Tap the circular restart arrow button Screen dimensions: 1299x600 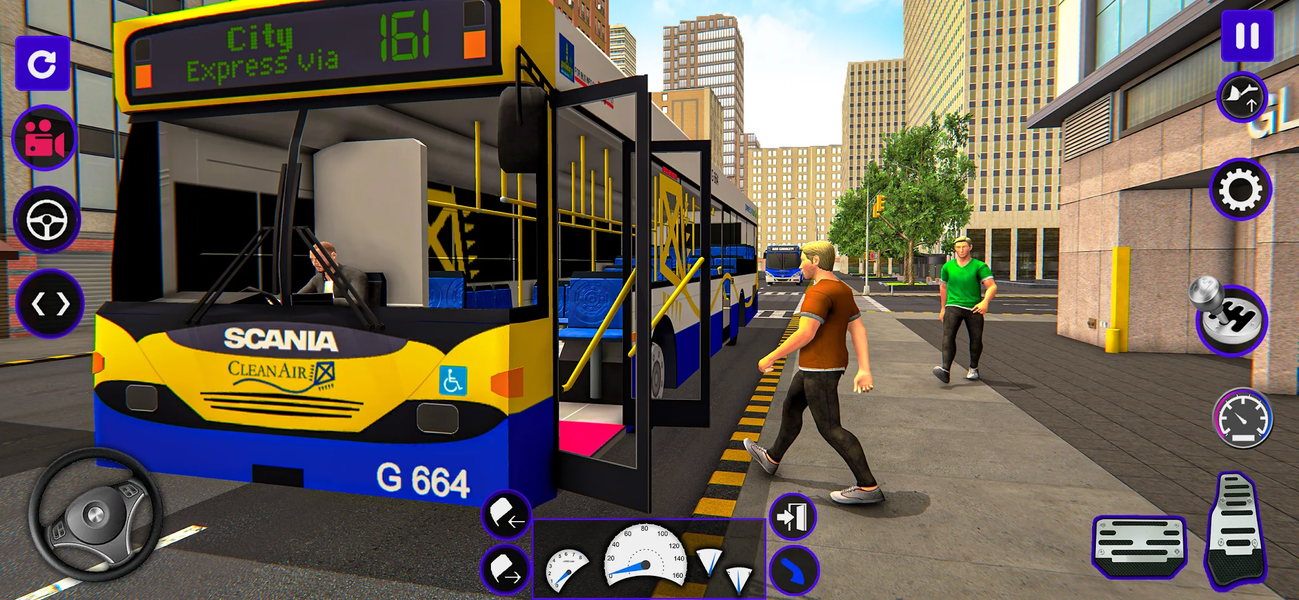[x=42, y=64]
